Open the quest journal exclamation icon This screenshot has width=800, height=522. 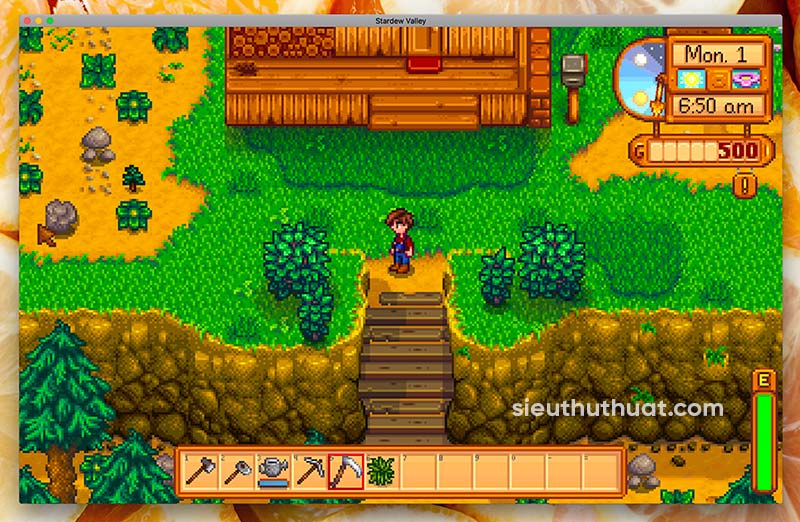745,185
